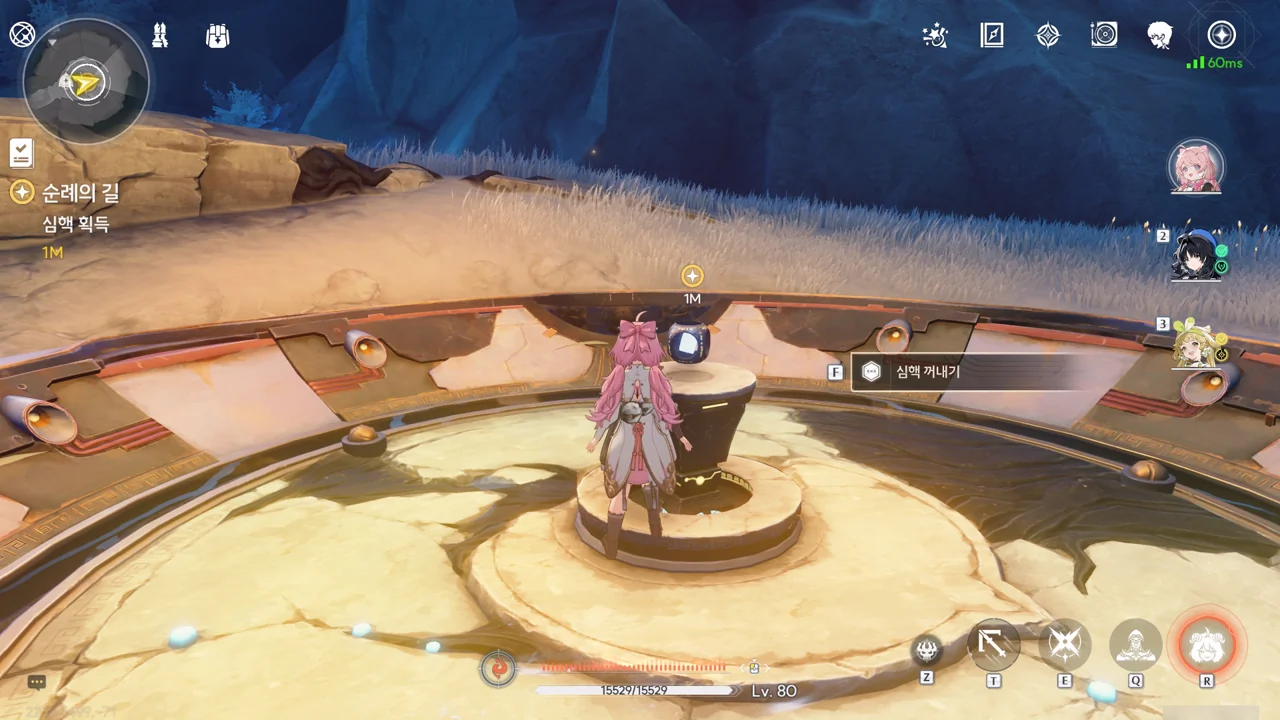1280x720 pixels.
Task: Open the turntable record player icon
Action: (x=1104, y=36)
